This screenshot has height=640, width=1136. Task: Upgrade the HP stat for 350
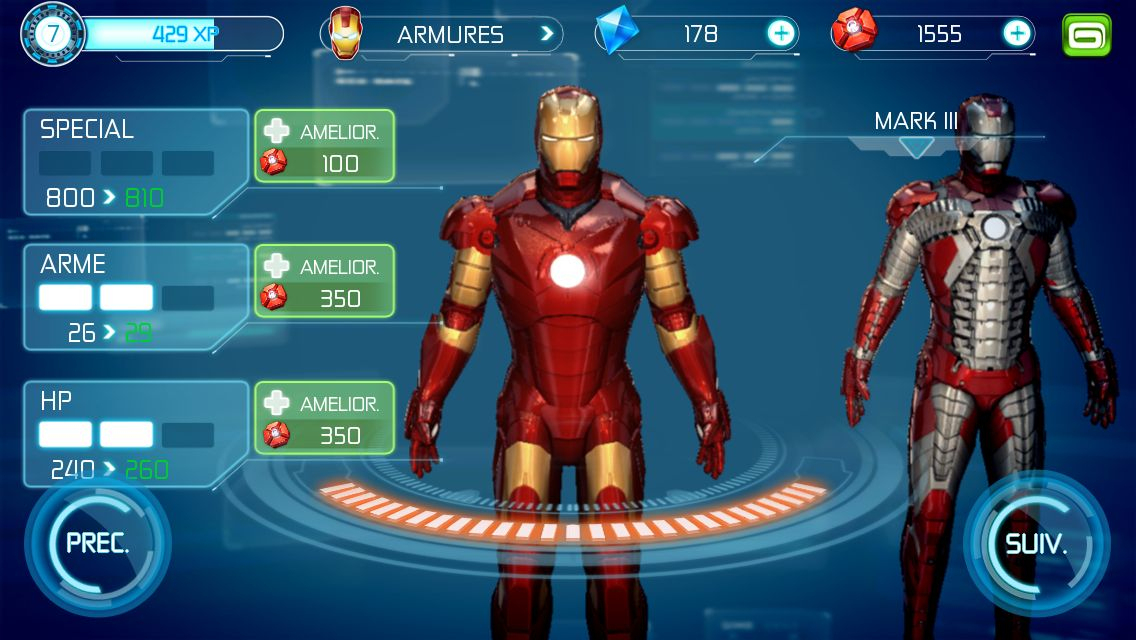(324, 418)
